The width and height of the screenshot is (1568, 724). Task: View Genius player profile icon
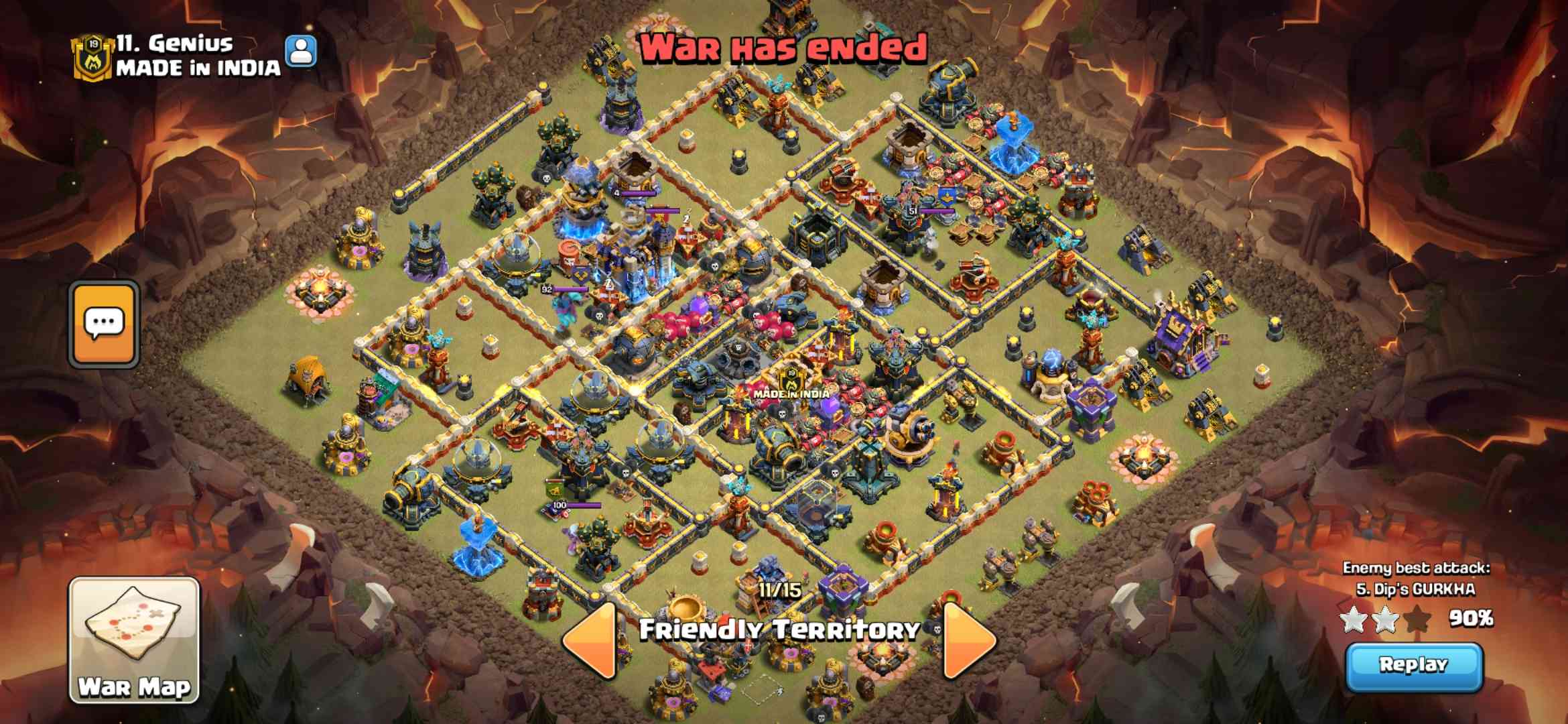(301, 51)
